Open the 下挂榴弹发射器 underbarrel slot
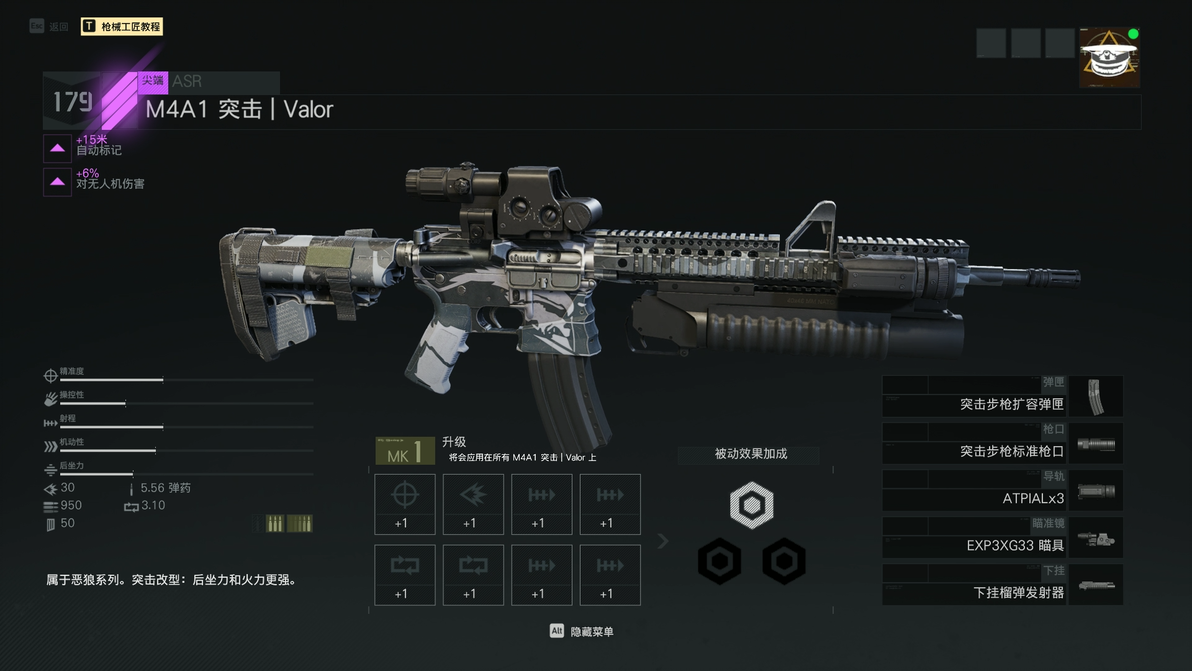The height and width of the screenshot is (671, 1192). coord(1002,585)
